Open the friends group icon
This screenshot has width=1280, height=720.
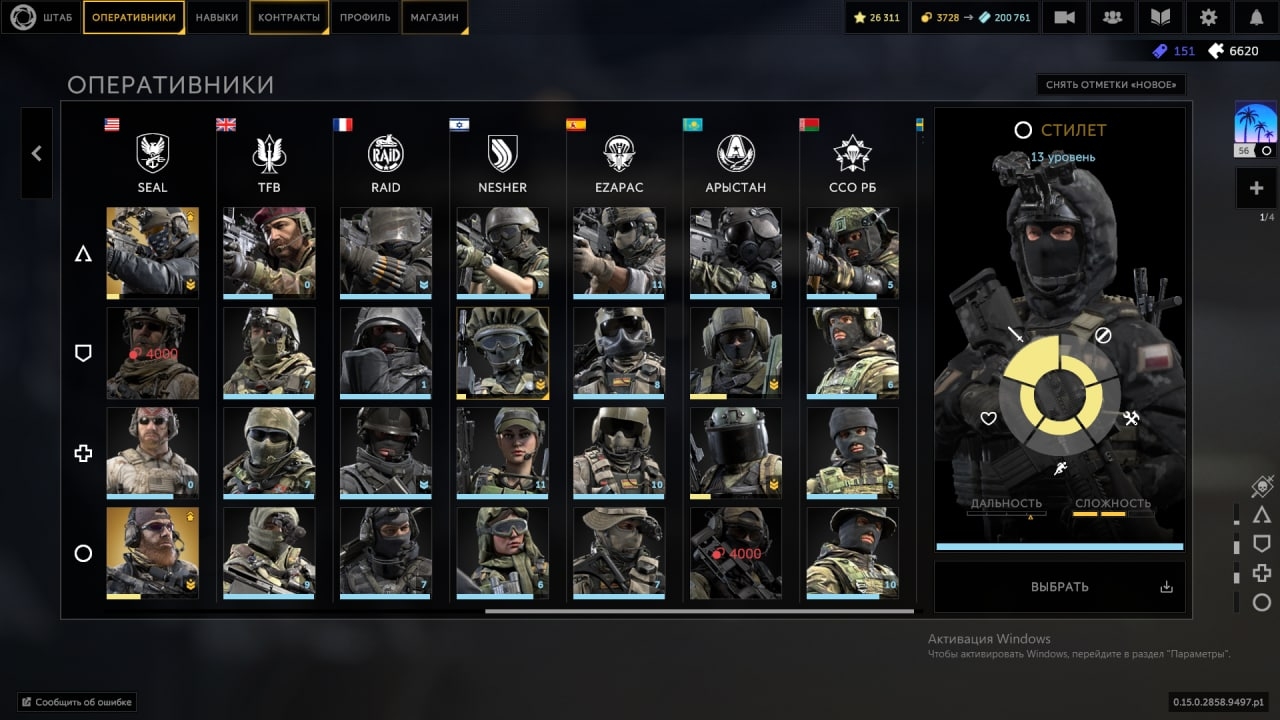(1112, 18)
